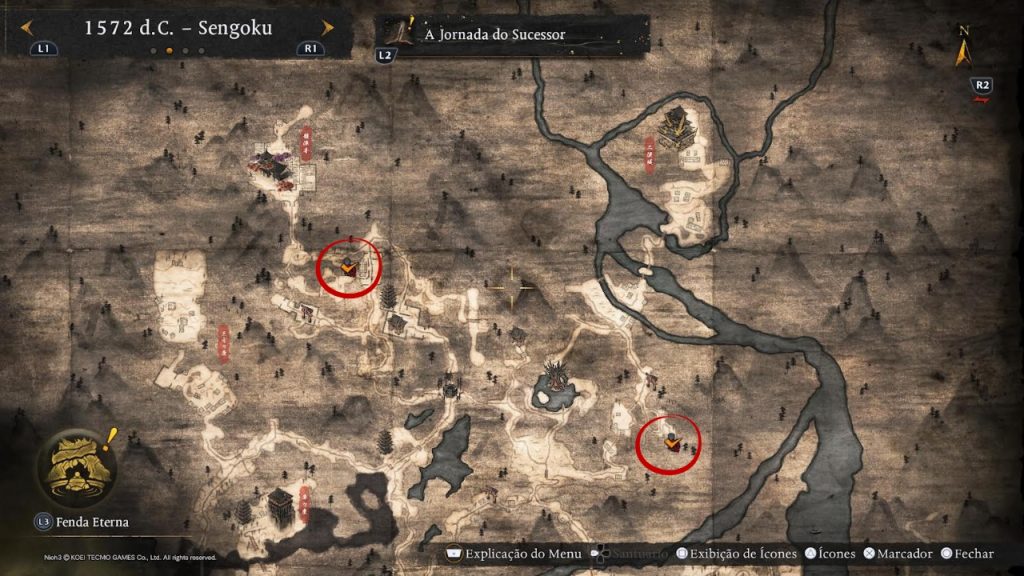Click the north compass indicator
The image size is (1024, 576).
[964, 43]
